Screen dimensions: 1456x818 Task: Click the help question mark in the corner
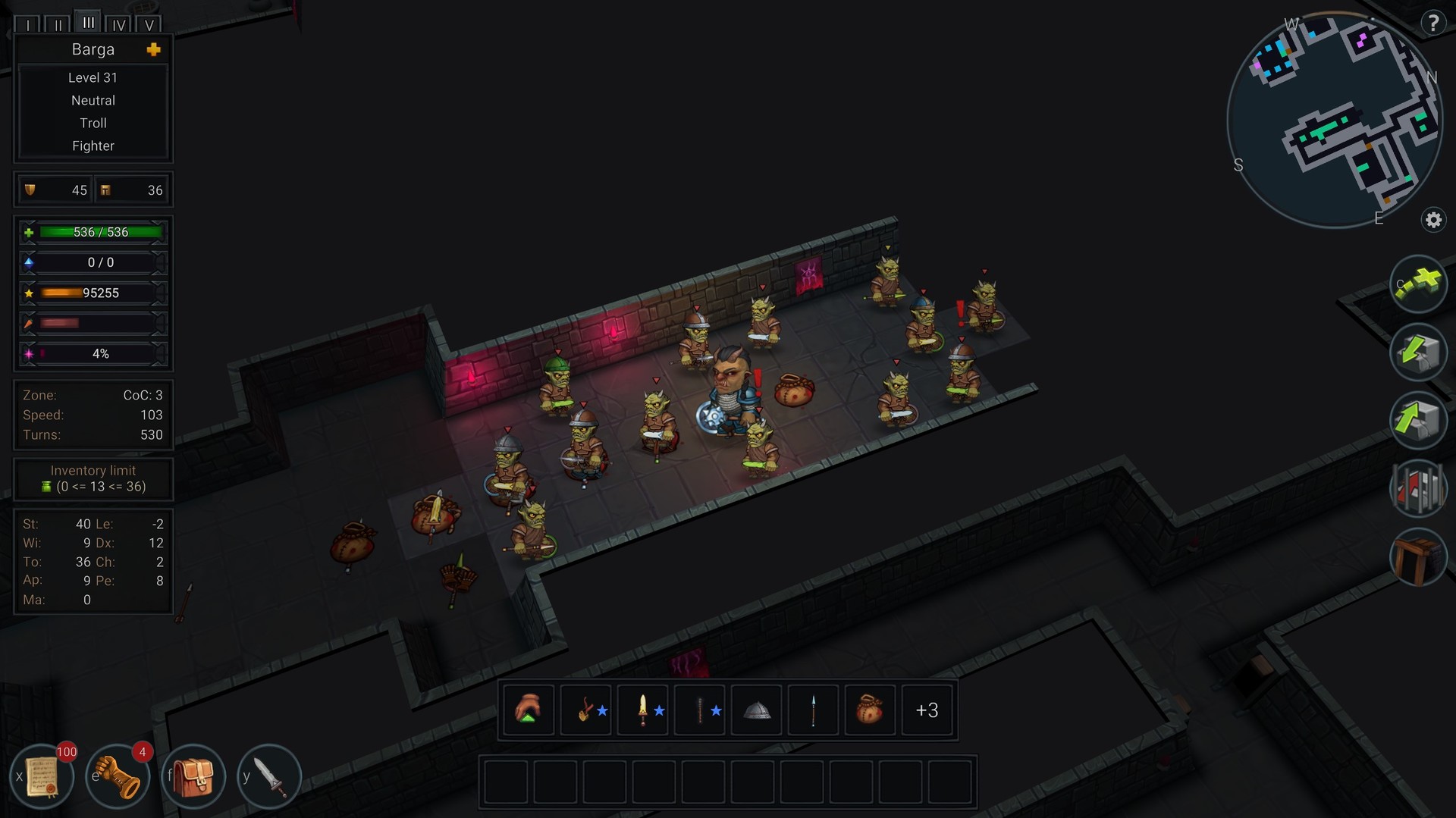pos(1433,23)
